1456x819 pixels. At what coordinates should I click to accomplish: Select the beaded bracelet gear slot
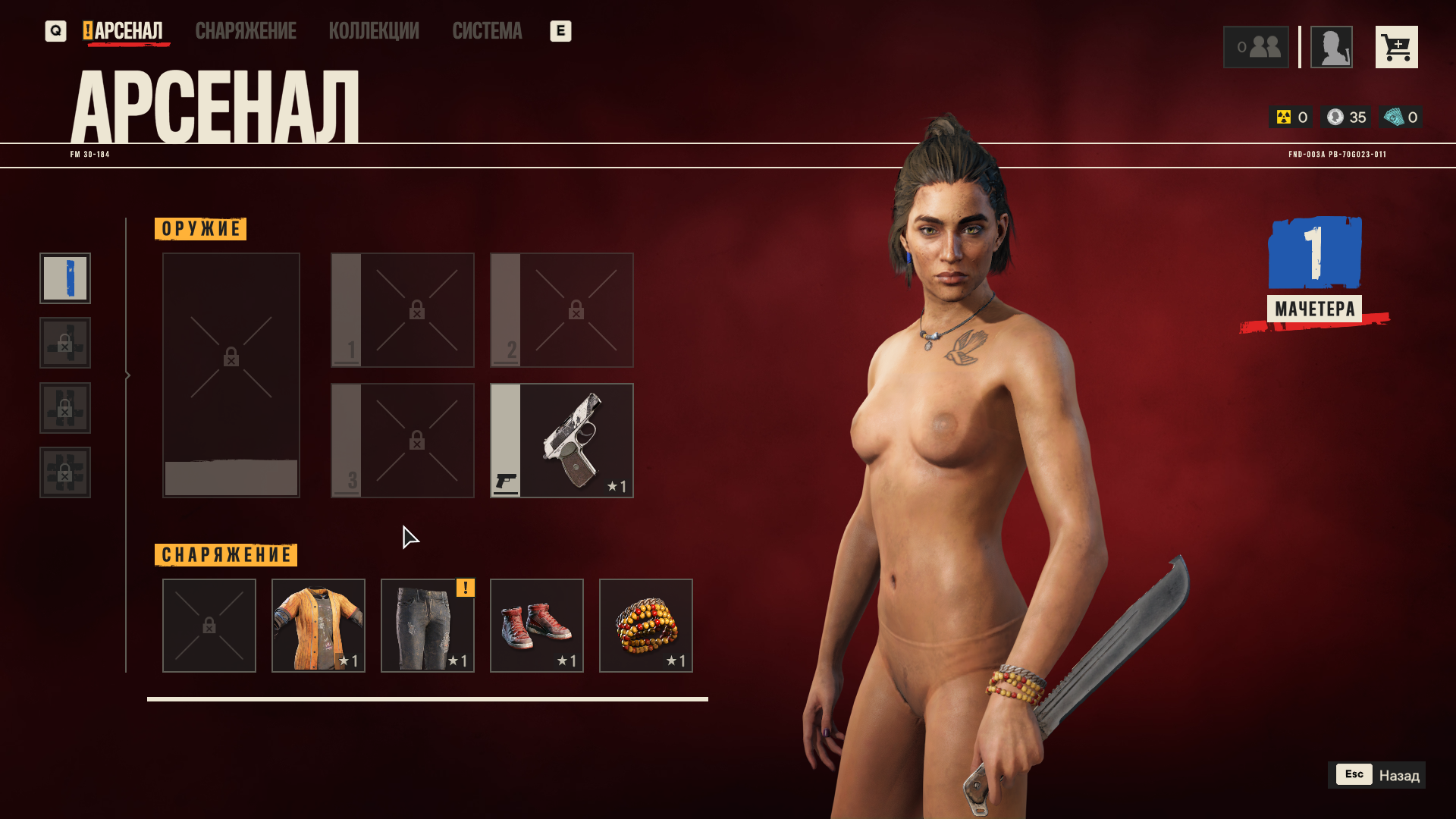click(646, 626)
